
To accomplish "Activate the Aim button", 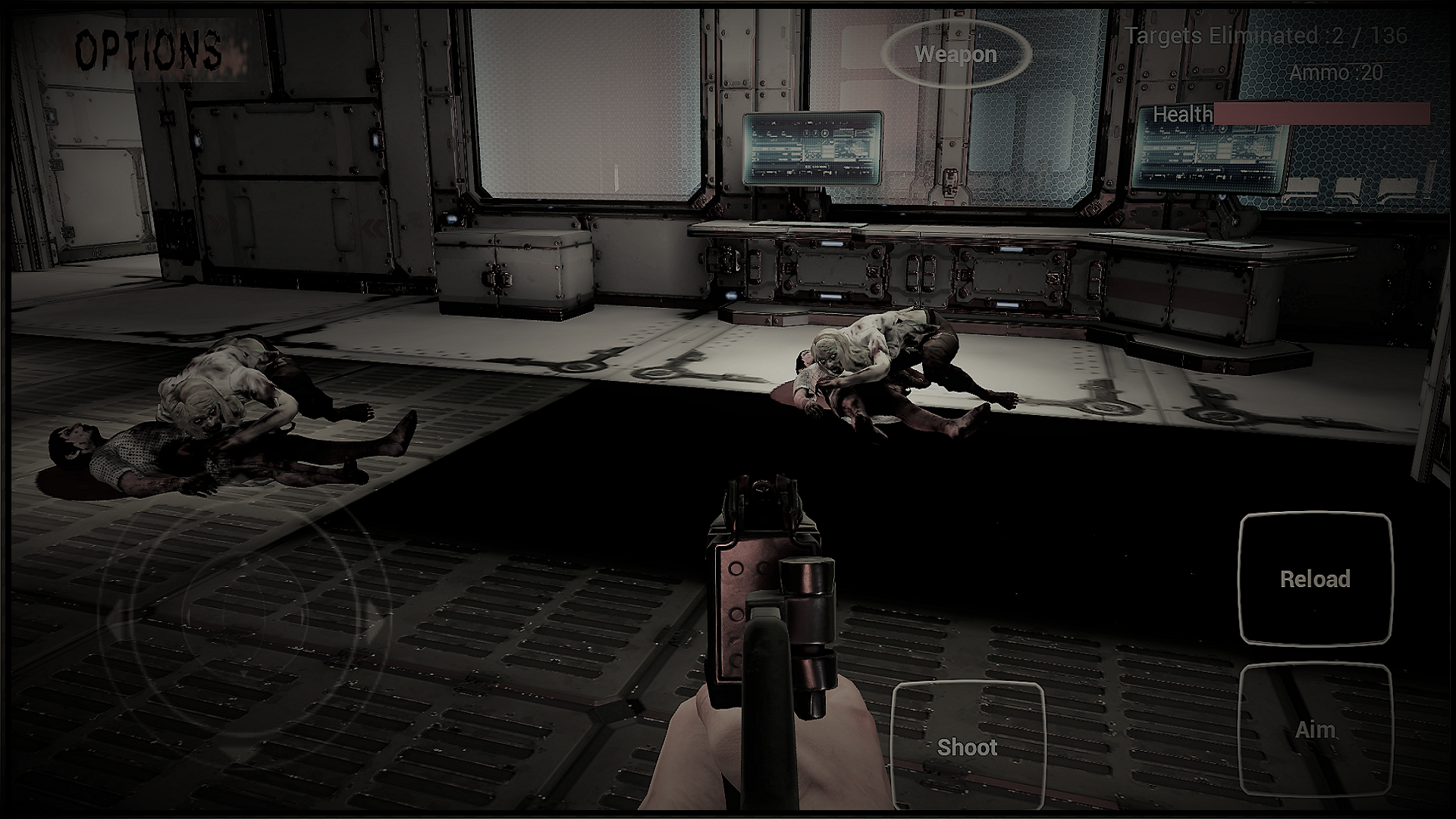I will click(1317, 730).
